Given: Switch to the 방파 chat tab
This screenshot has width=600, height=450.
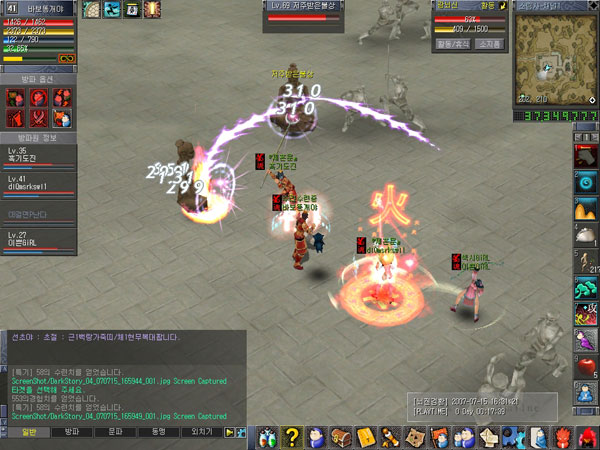Looking at the screenshot, I should point(71,432).
